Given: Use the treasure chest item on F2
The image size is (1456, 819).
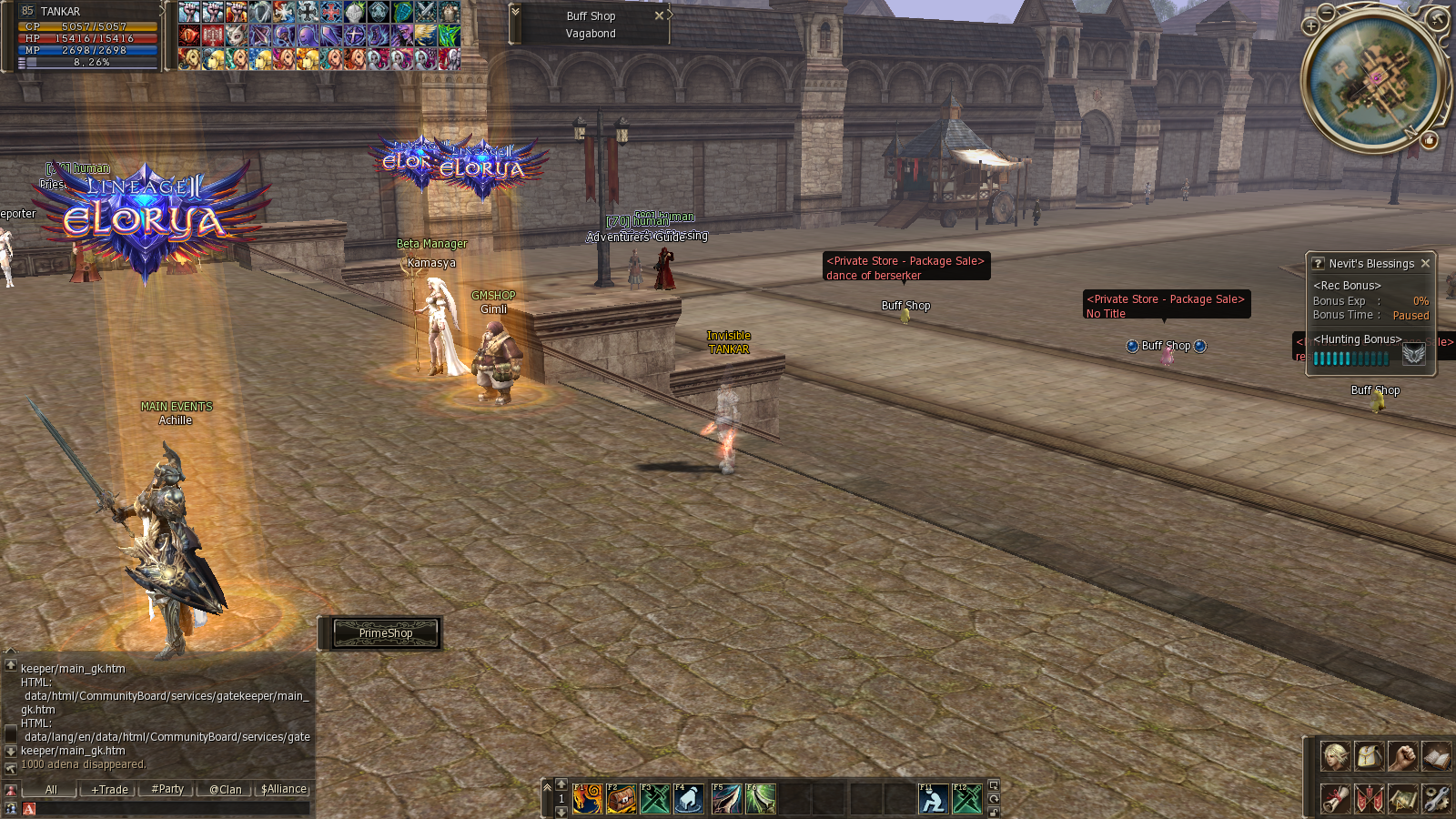Looking at the screenshot, I should (622, 799).
